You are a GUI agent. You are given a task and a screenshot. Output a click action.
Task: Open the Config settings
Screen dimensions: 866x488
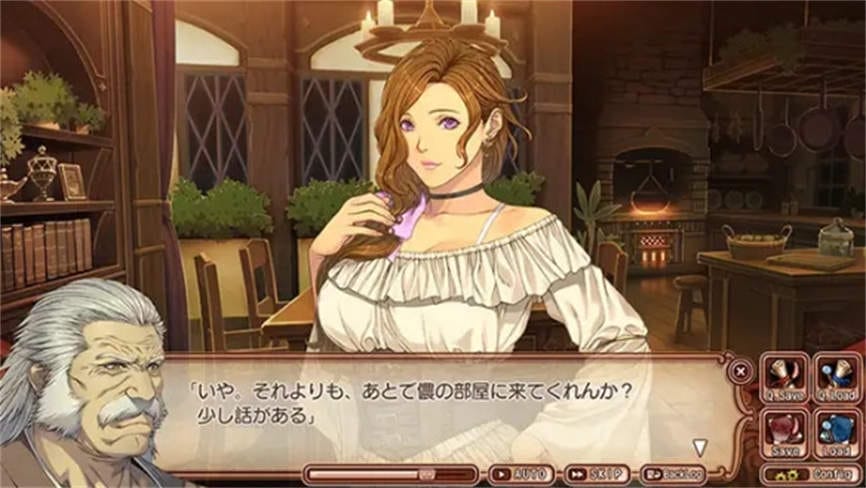pos(811,474)
